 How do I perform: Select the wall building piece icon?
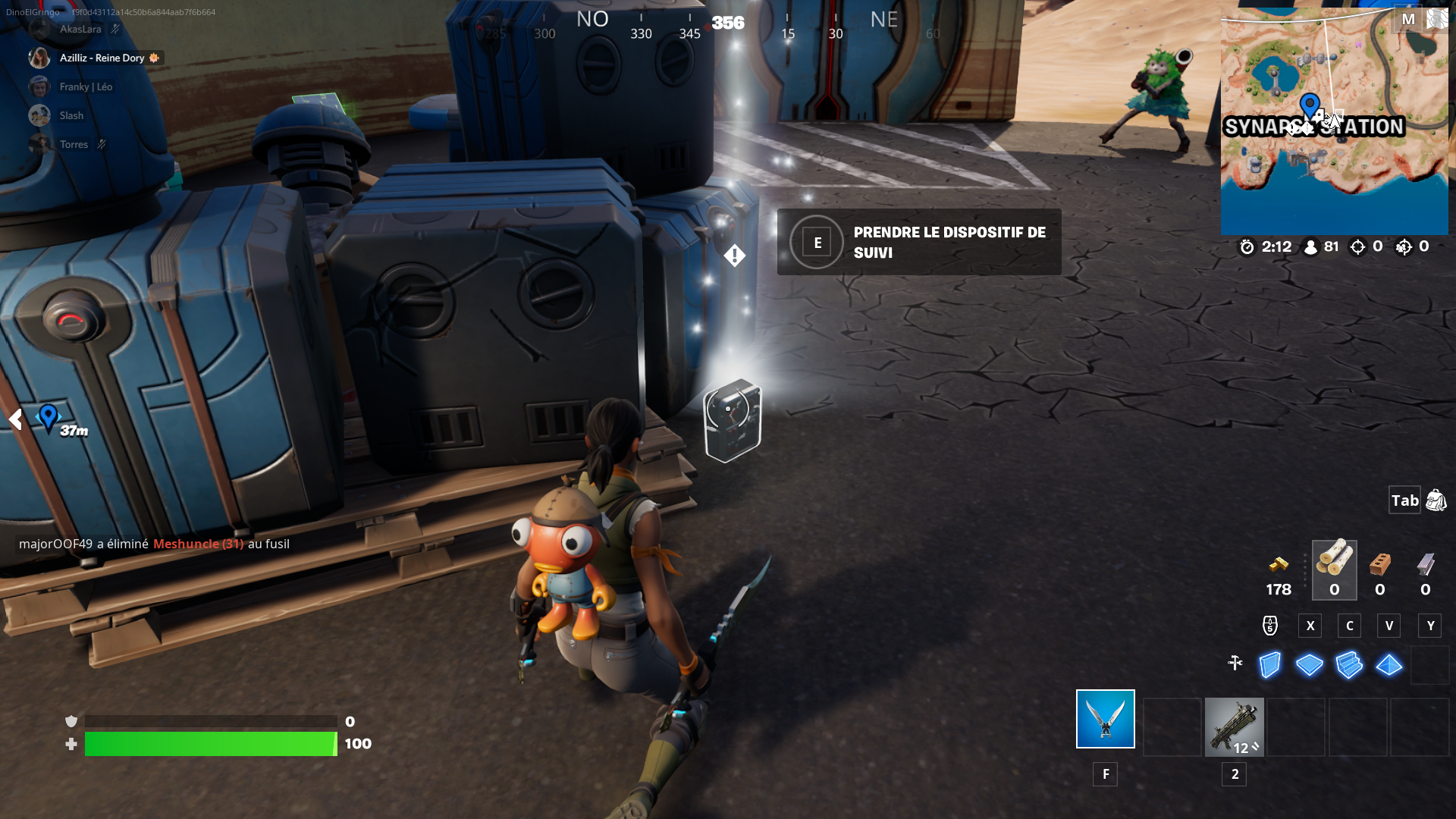(1269, 665)
